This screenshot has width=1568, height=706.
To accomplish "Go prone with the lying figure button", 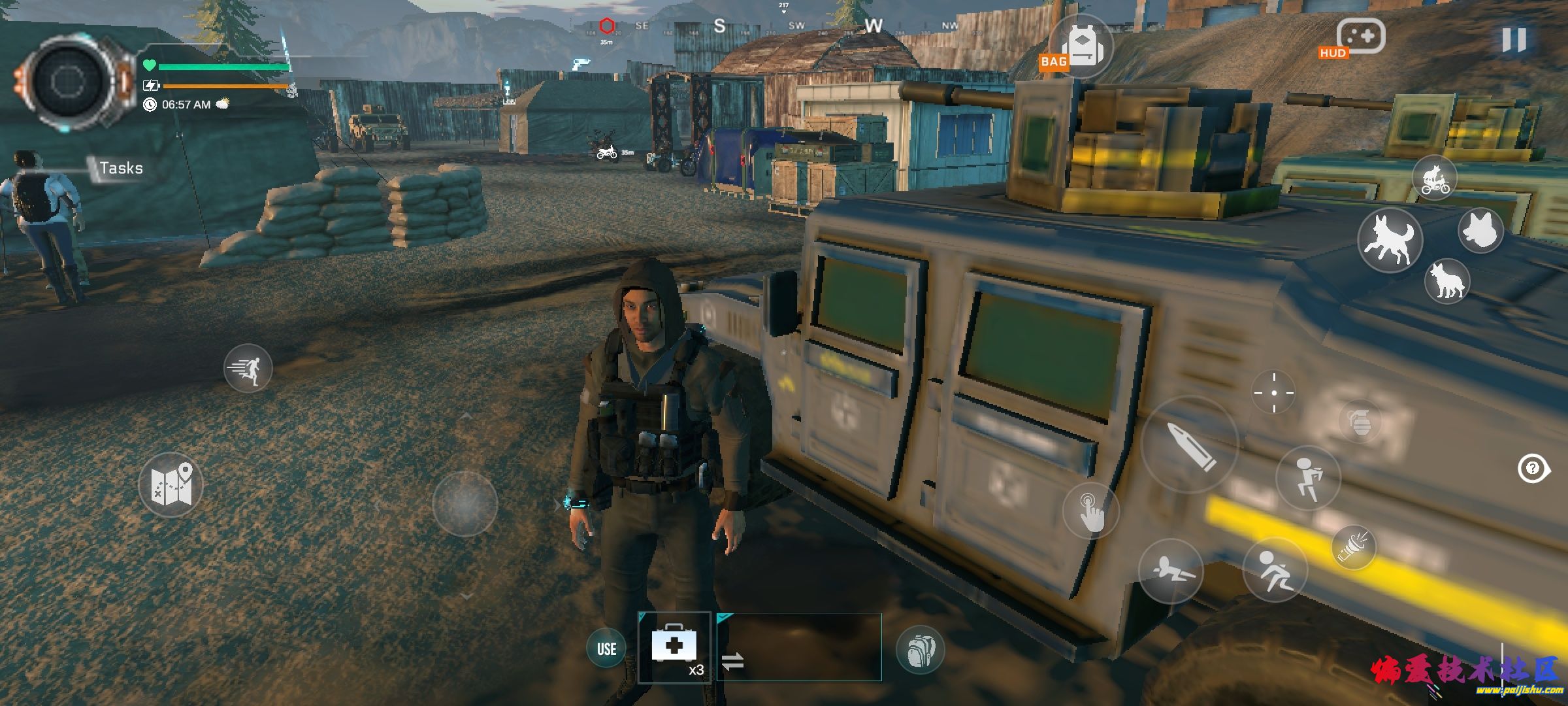I will tap(1170, 571).
